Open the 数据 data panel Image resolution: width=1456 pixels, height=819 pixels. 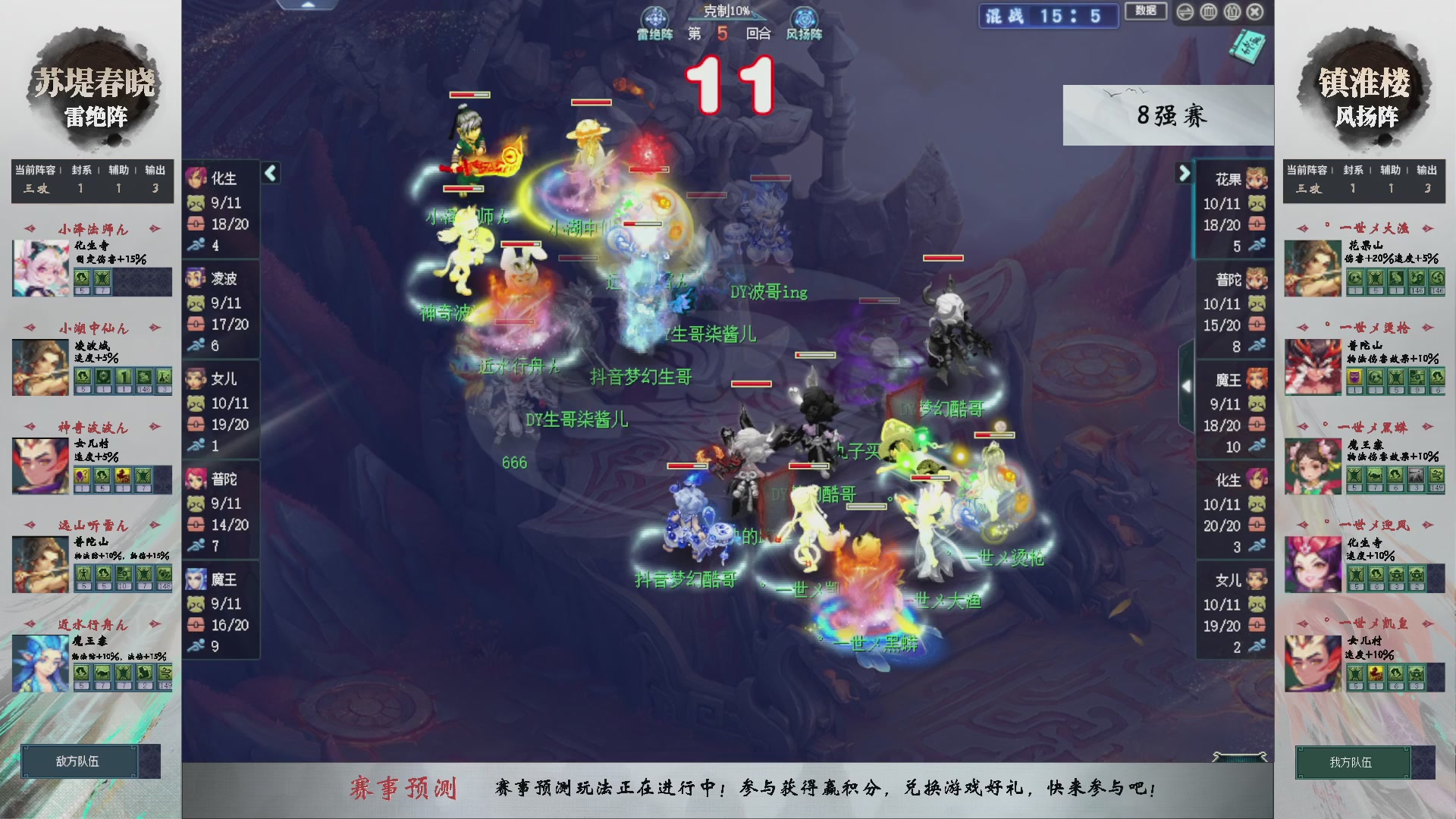1146,12
